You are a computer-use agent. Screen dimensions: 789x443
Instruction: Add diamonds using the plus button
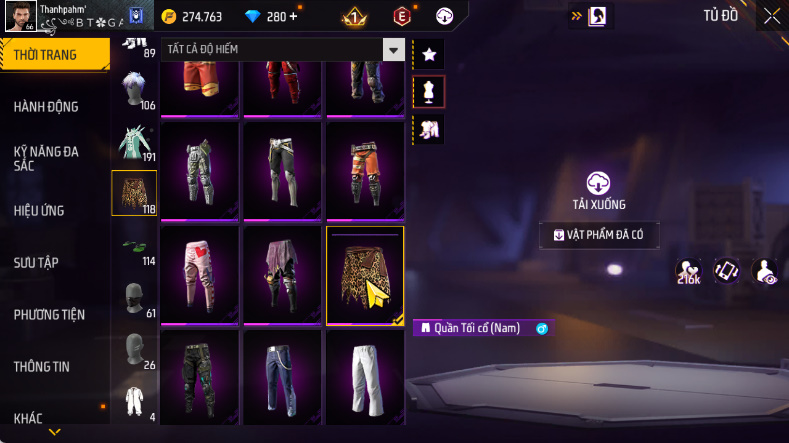(x=293, y=16)
